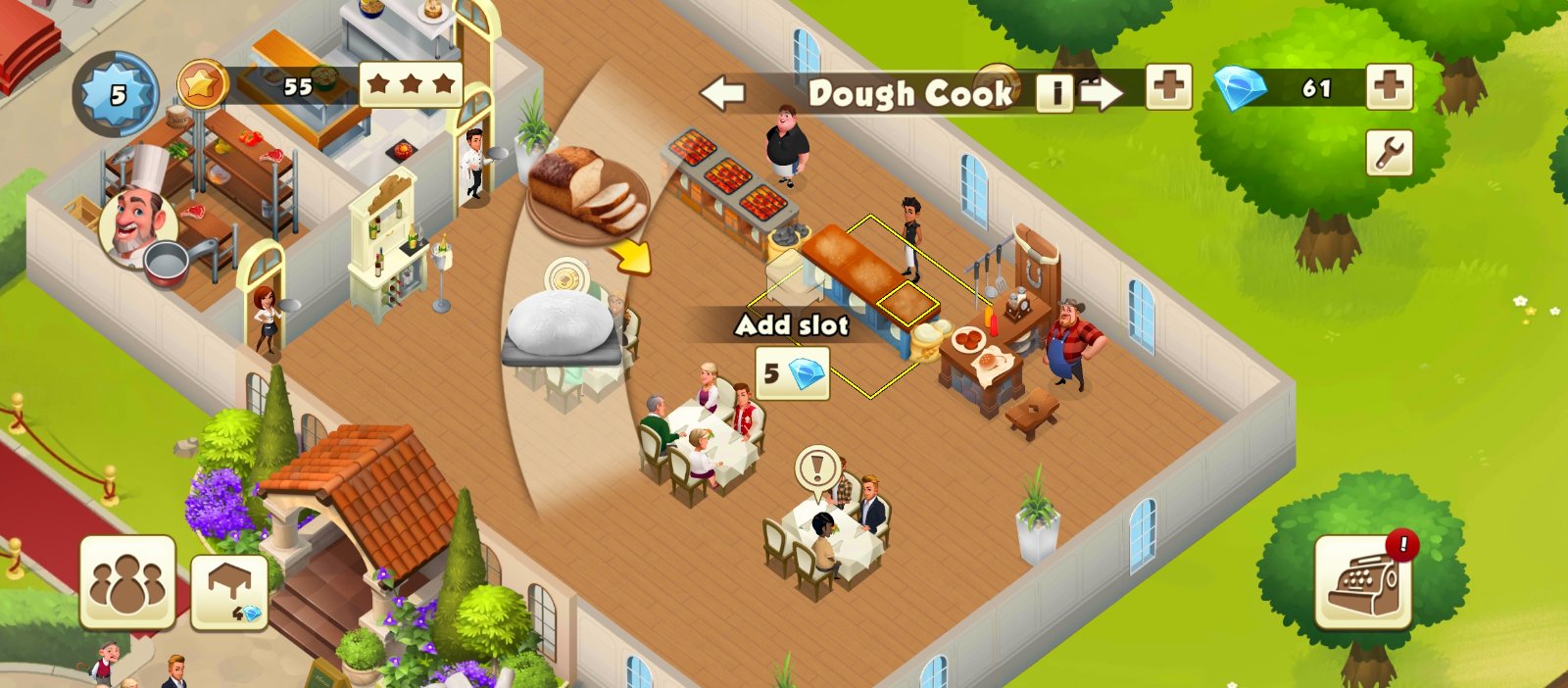The width and height of the screenshot is (1568, 688).
Task: Click the plus button beside Dough Cook arrows
Action: click(1168, 88)
